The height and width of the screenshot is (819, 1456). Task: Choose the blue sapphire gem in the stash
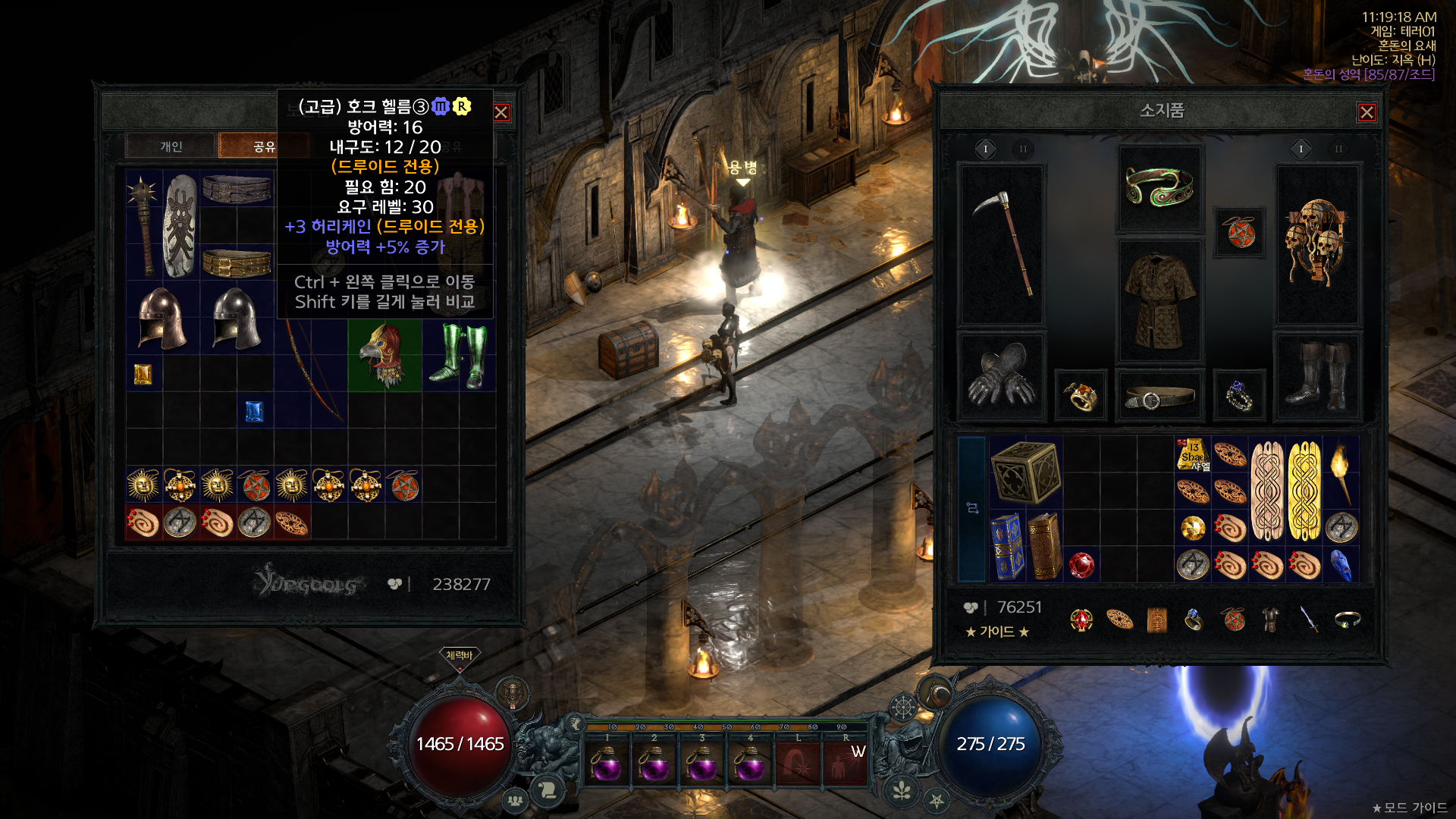click(254, 411)
